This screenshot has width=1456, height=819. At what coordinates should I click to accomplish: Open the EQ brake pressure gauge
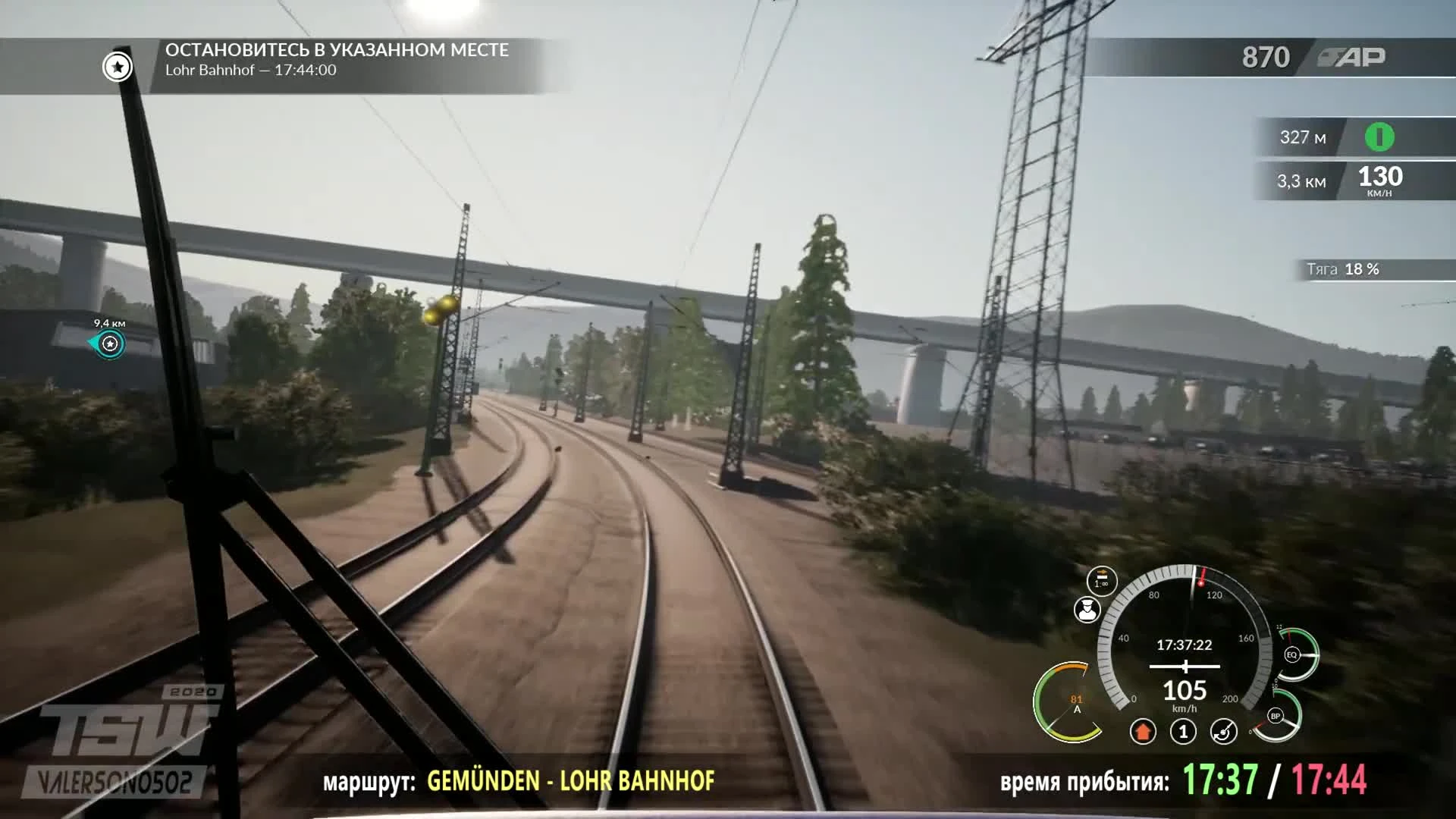click(1293, 654)
